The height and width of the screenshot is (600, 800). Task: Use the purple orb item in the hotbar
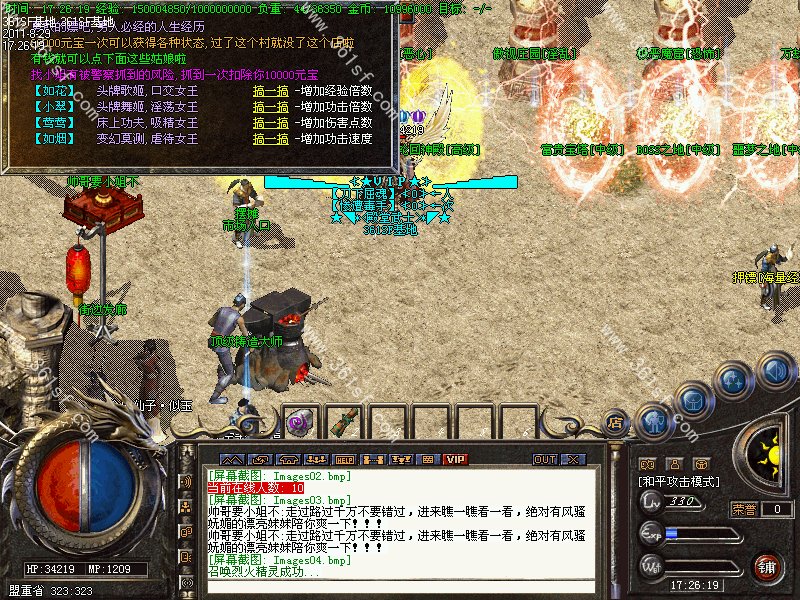pyautogui.click(x=297, y=423)
